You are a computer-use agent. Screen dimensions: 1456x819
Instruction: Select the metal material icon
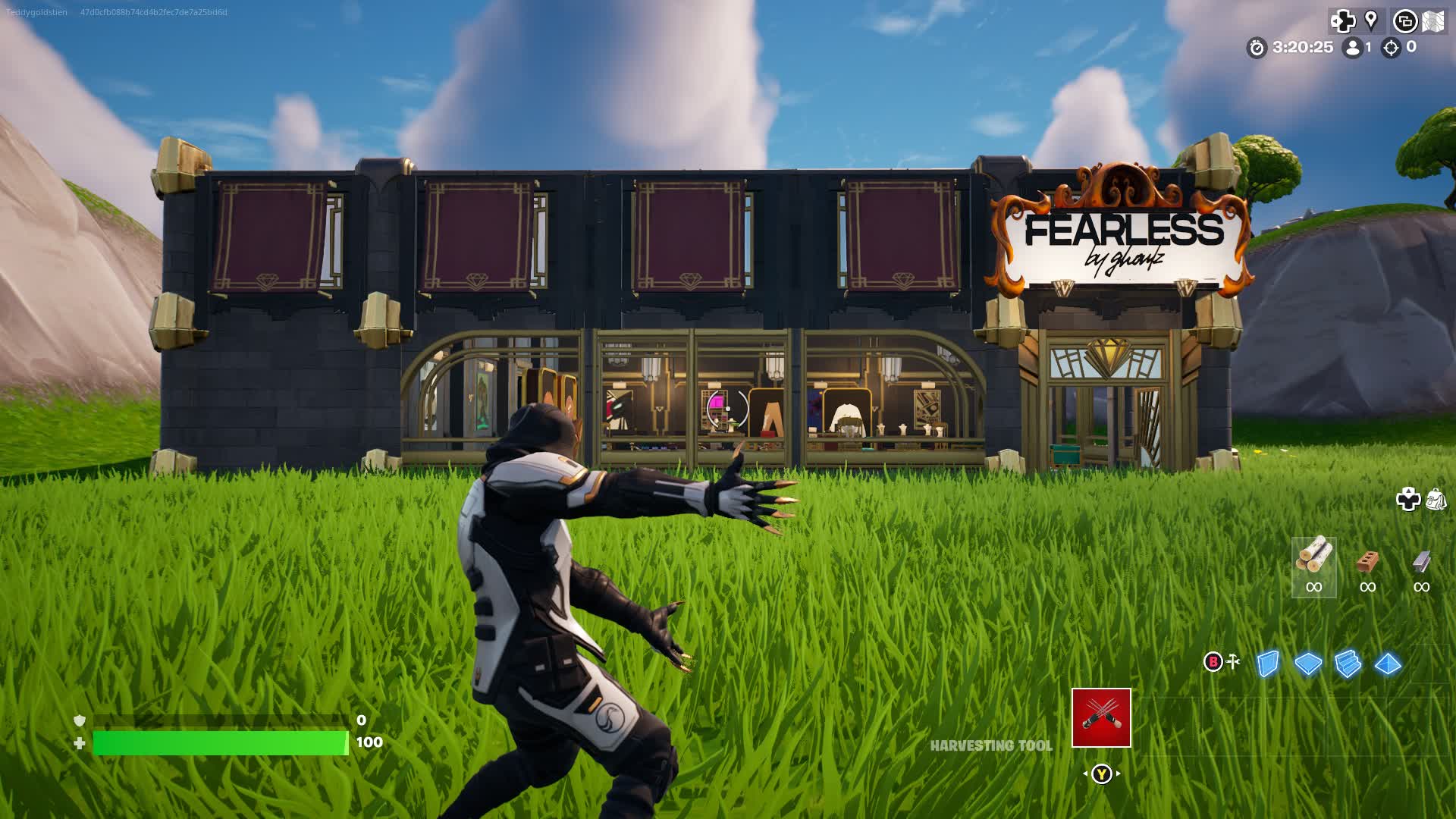(x=1420, y=561)
